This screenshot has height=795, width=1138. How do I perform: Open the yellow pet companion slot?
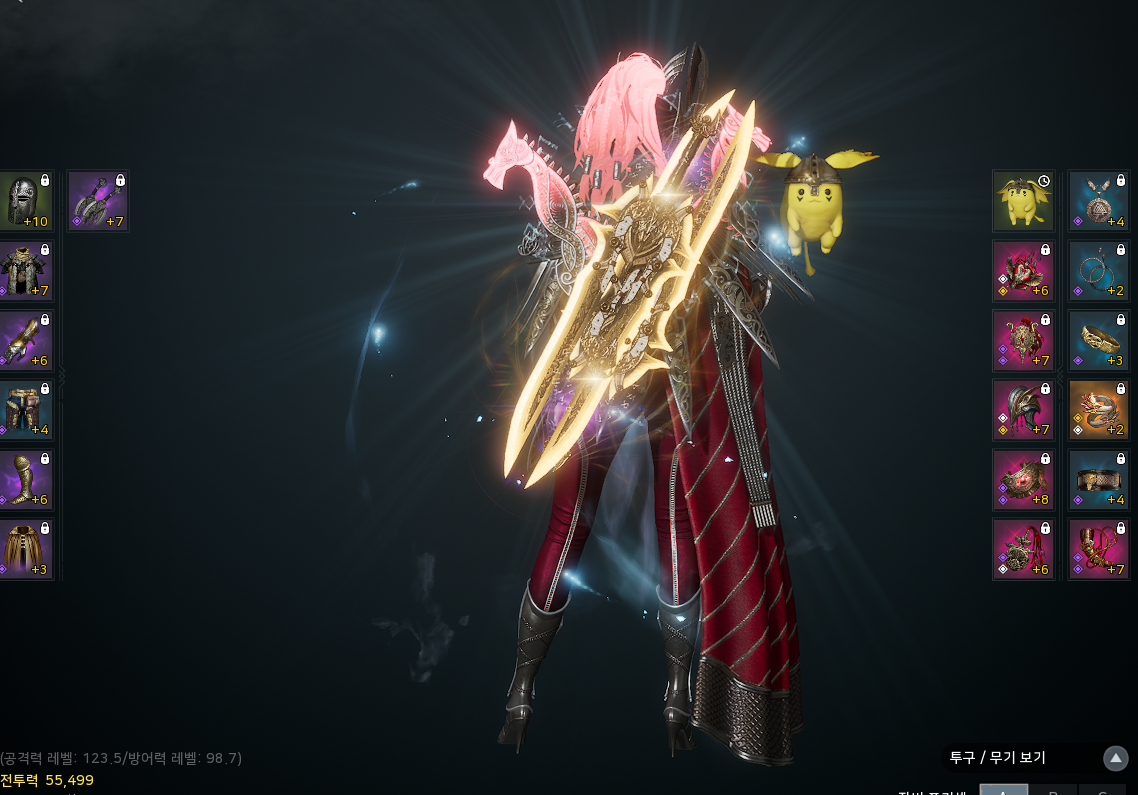pyautogui.click(x=1023, y=201)
